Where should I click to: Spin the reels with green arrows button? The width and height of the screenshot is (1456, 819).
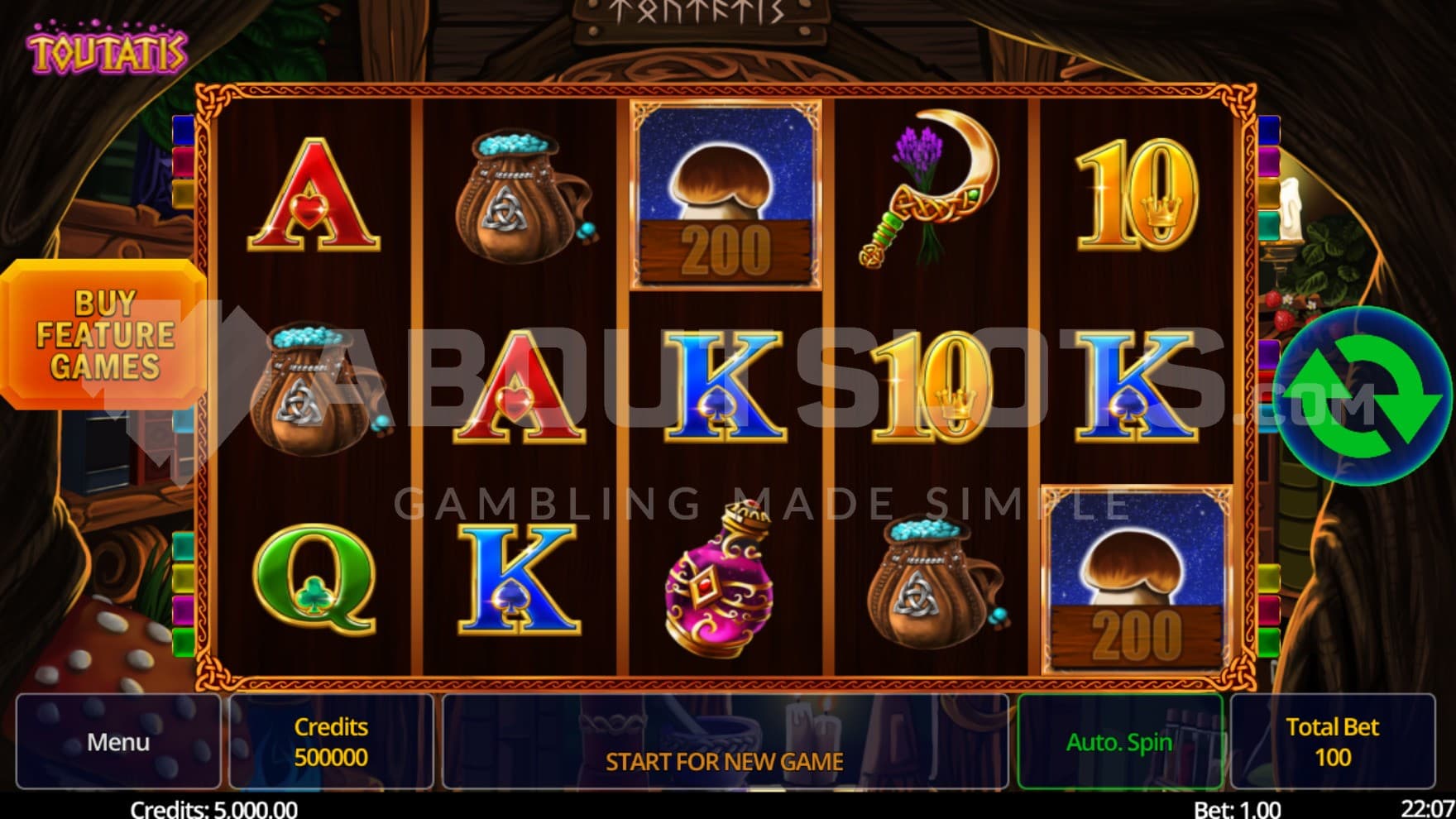click(1364, 395)
